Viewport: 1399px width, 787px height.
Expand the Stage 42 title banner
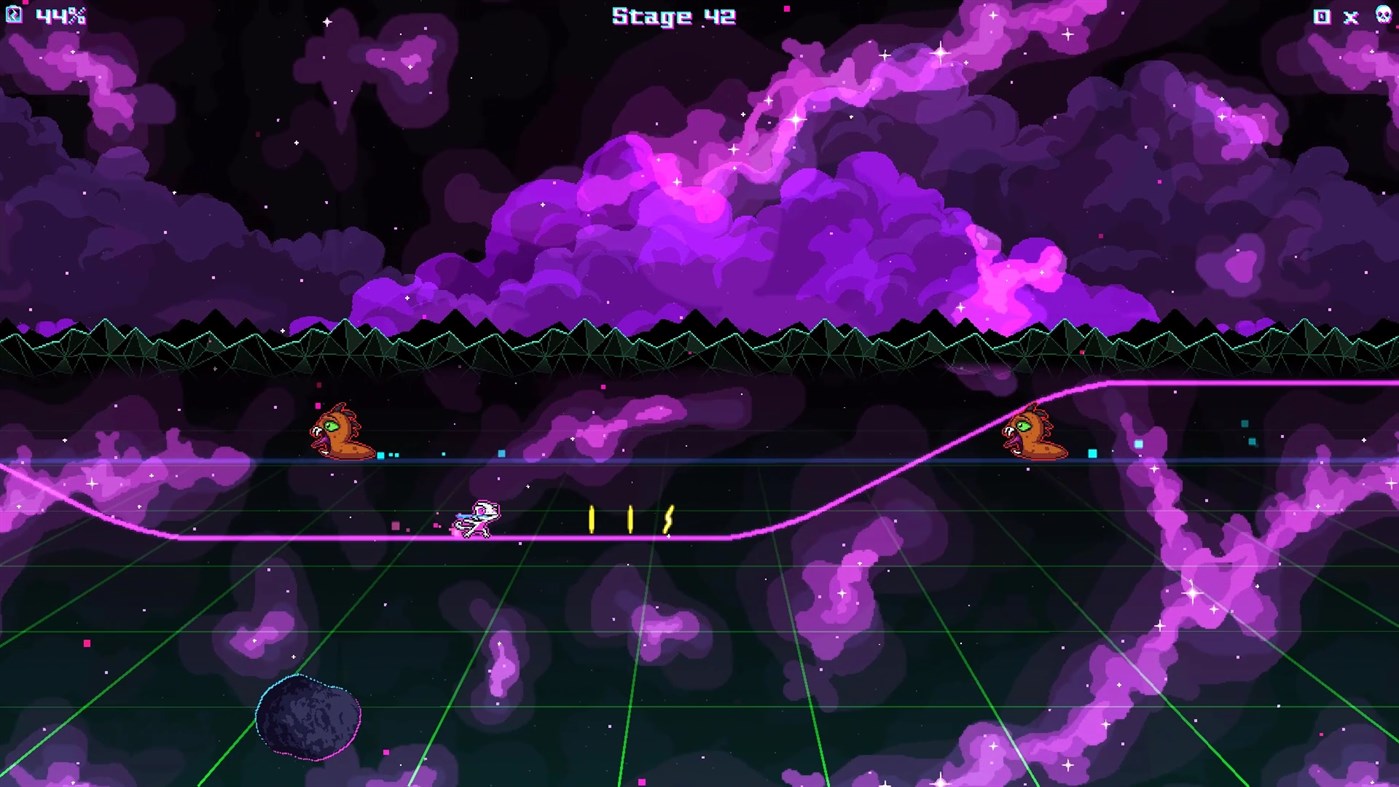pos(673,16)
